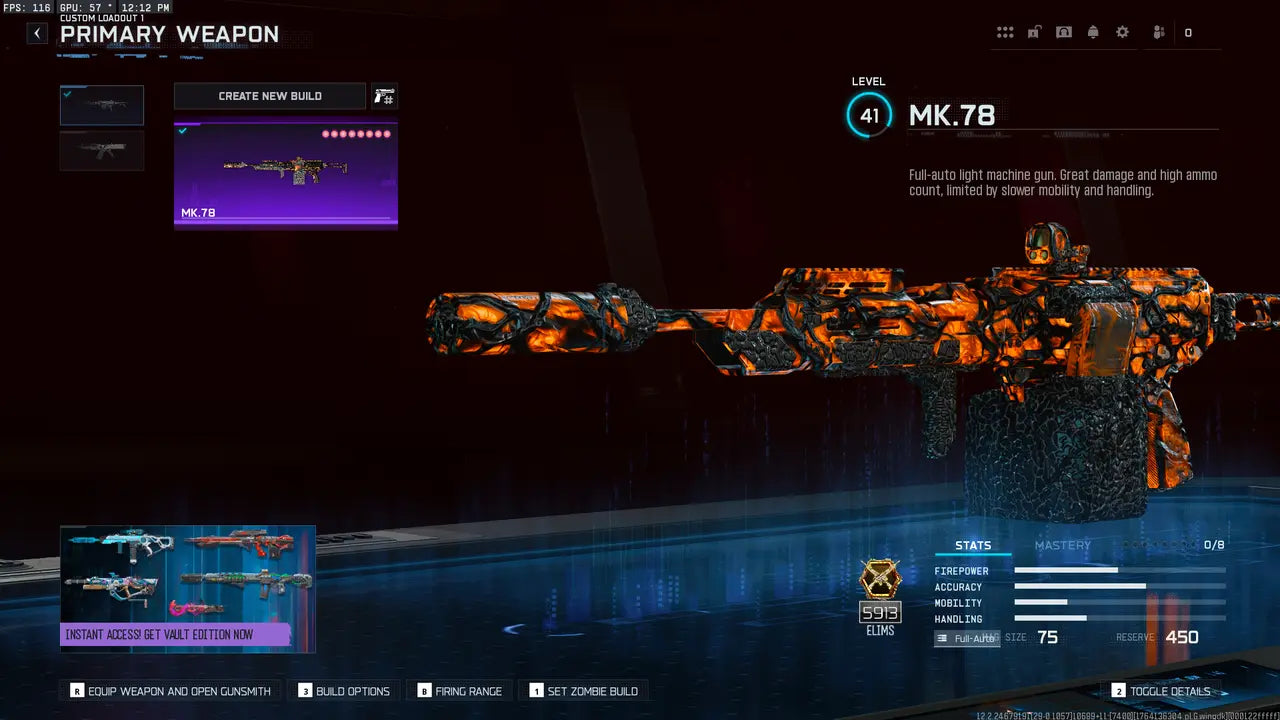Viewport: 1280px width, 720px height.
Task: Enter the Firing Range
Action: pyautogui.click(x=460, y=691)
